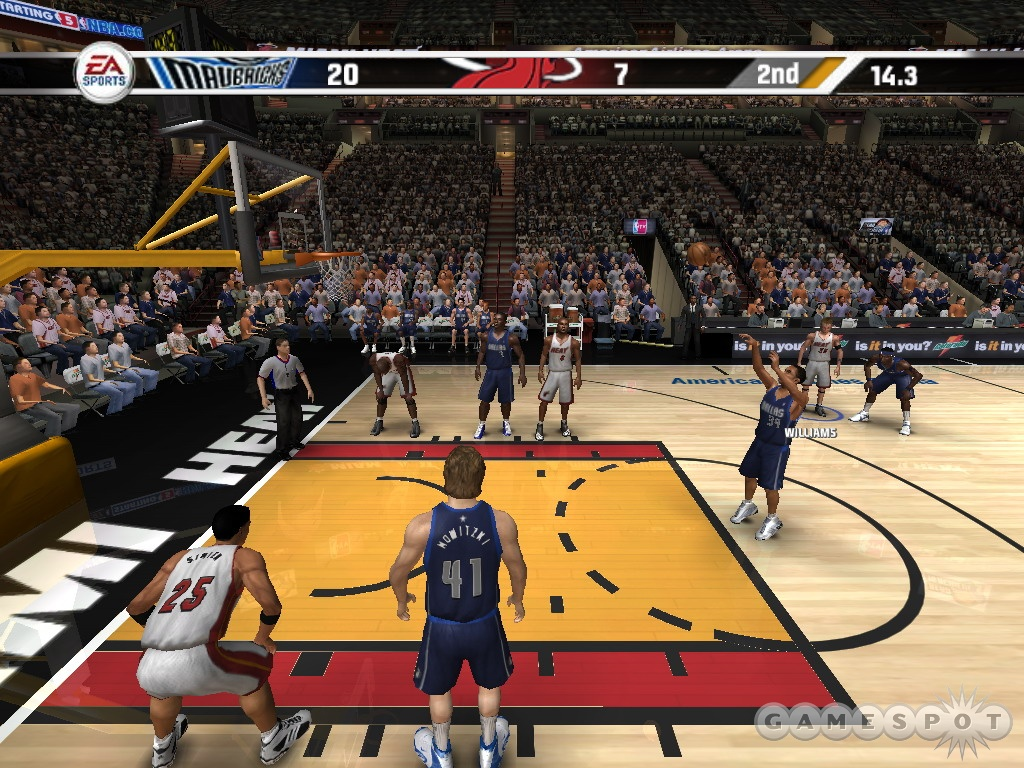Click the Miami Heat logo on the scoreboard
The image size is (1024, 768).
(513, 72)
